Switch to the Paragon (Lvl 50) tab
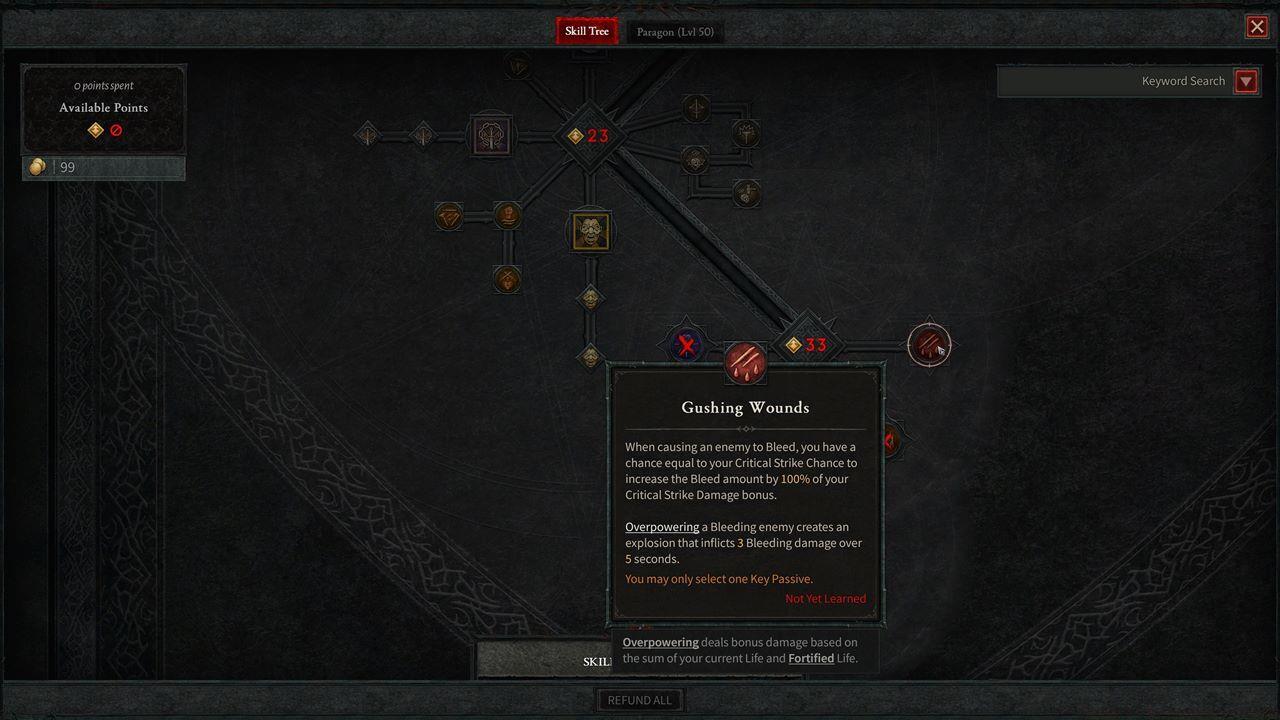Image resolution: width=1280 pixels, height=720 pixels. pyautogui.click(x=675, y=31)
